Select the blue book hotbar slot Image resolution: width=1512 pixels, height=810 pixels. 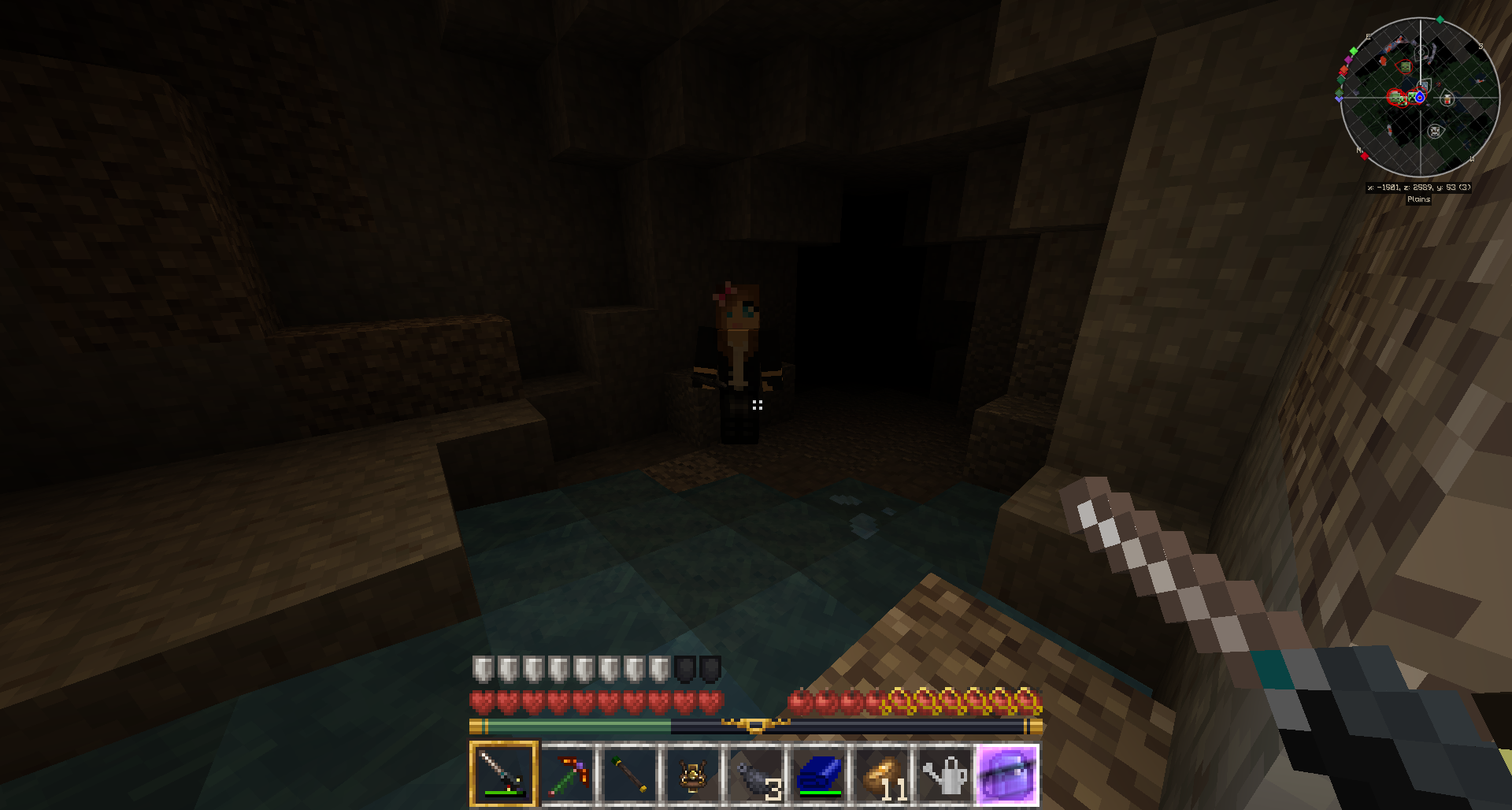tap(819, 773)
